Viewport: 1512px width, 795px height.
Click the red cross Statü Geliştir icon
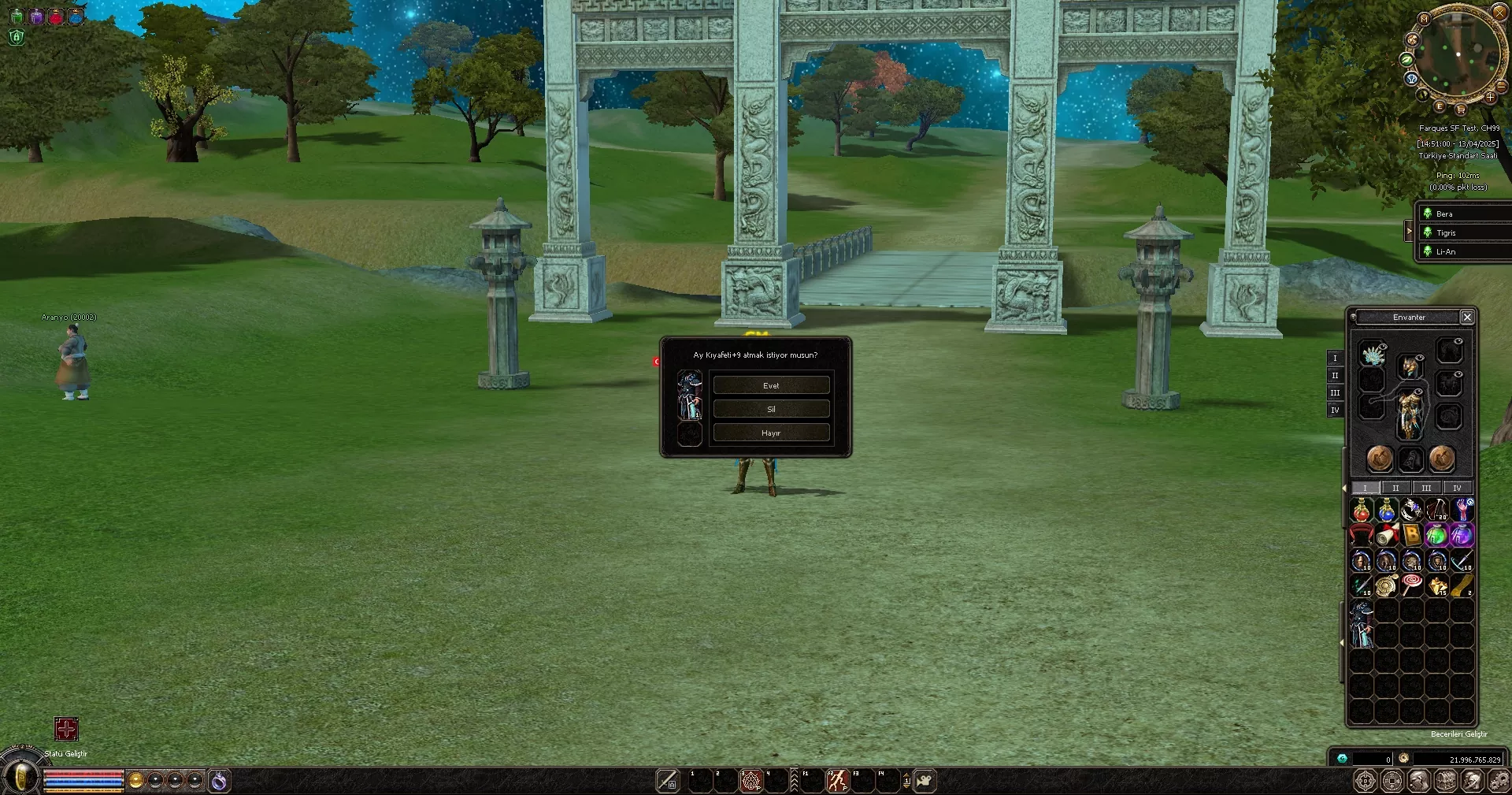point(66,730)
